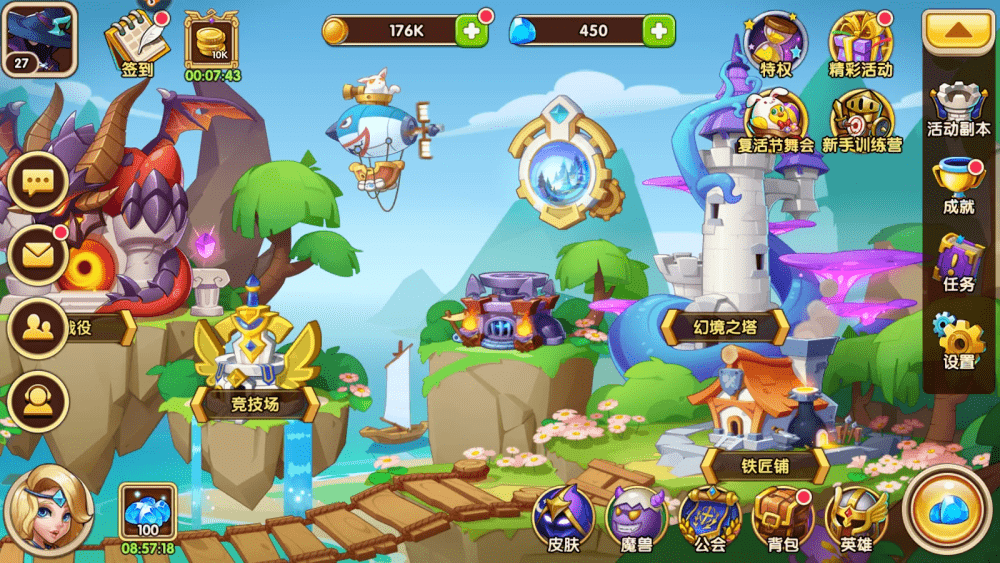
Task: Open the 任务 quest book
Action: coord(958,262)
